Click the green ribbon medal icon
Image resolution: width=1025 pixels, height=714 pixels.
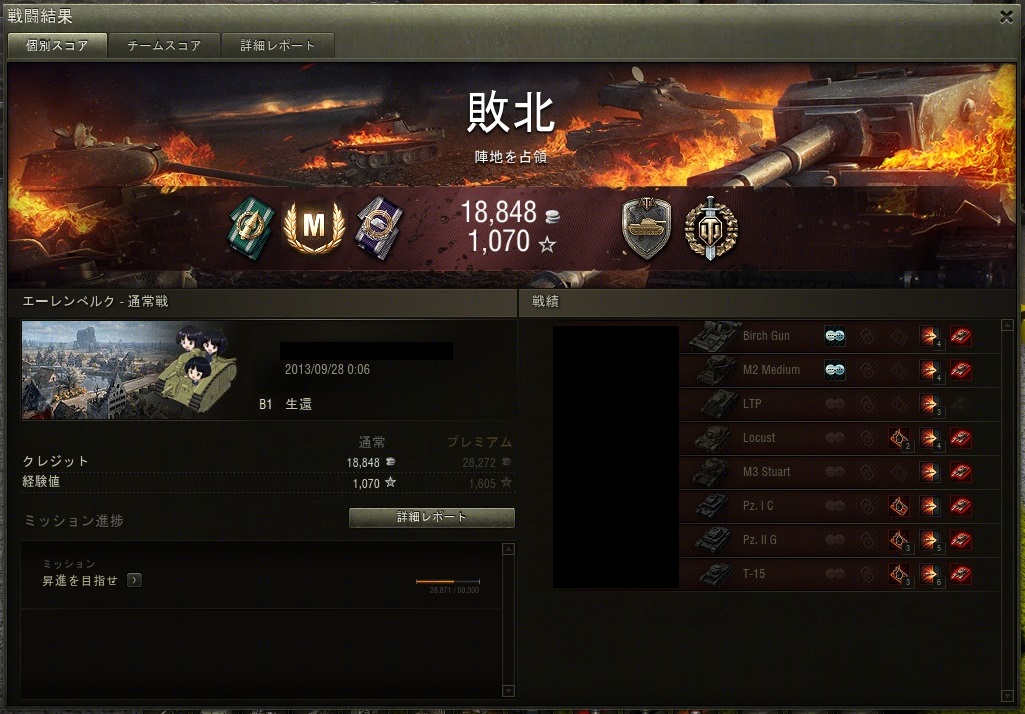[246, 227]
